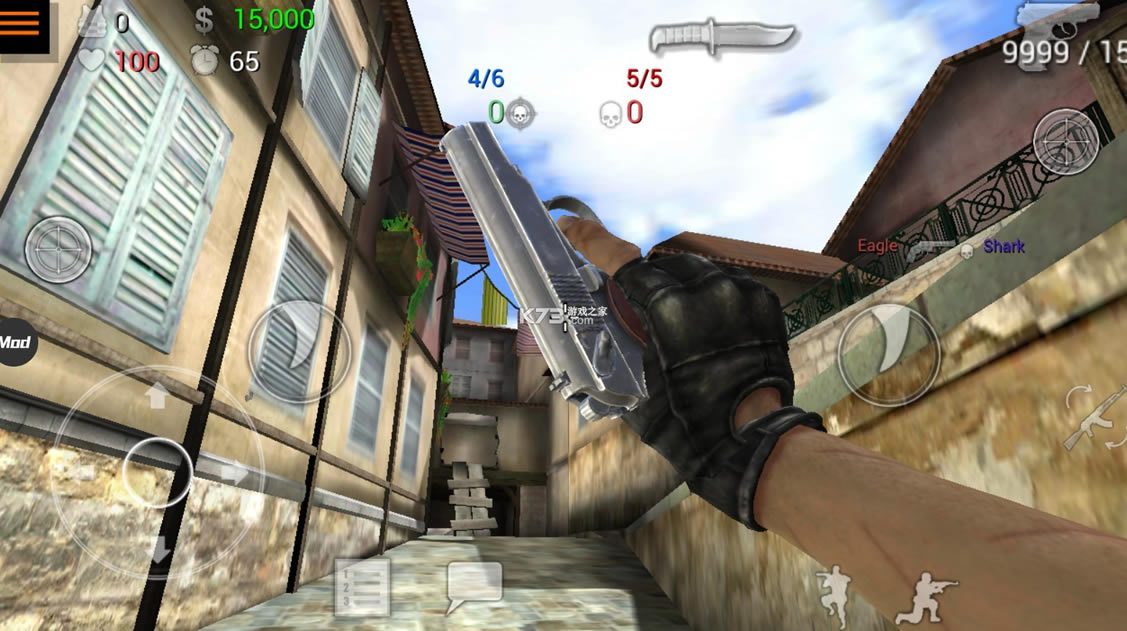This screenshot has height=631, width=1127.
Task: Select the knife icon
Action: point(722,38)
